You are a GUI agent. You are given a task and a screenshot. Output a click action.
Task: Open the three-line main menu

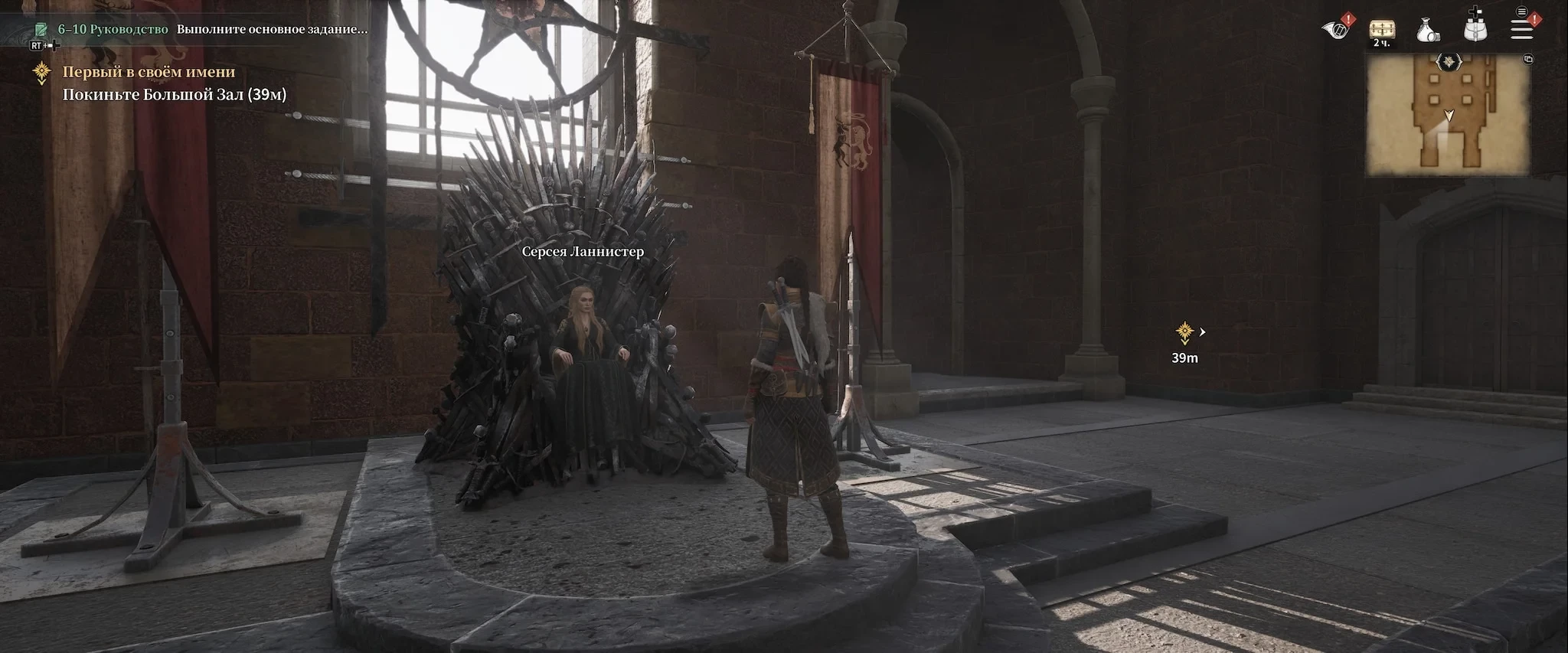click(x=1521, y=28)
